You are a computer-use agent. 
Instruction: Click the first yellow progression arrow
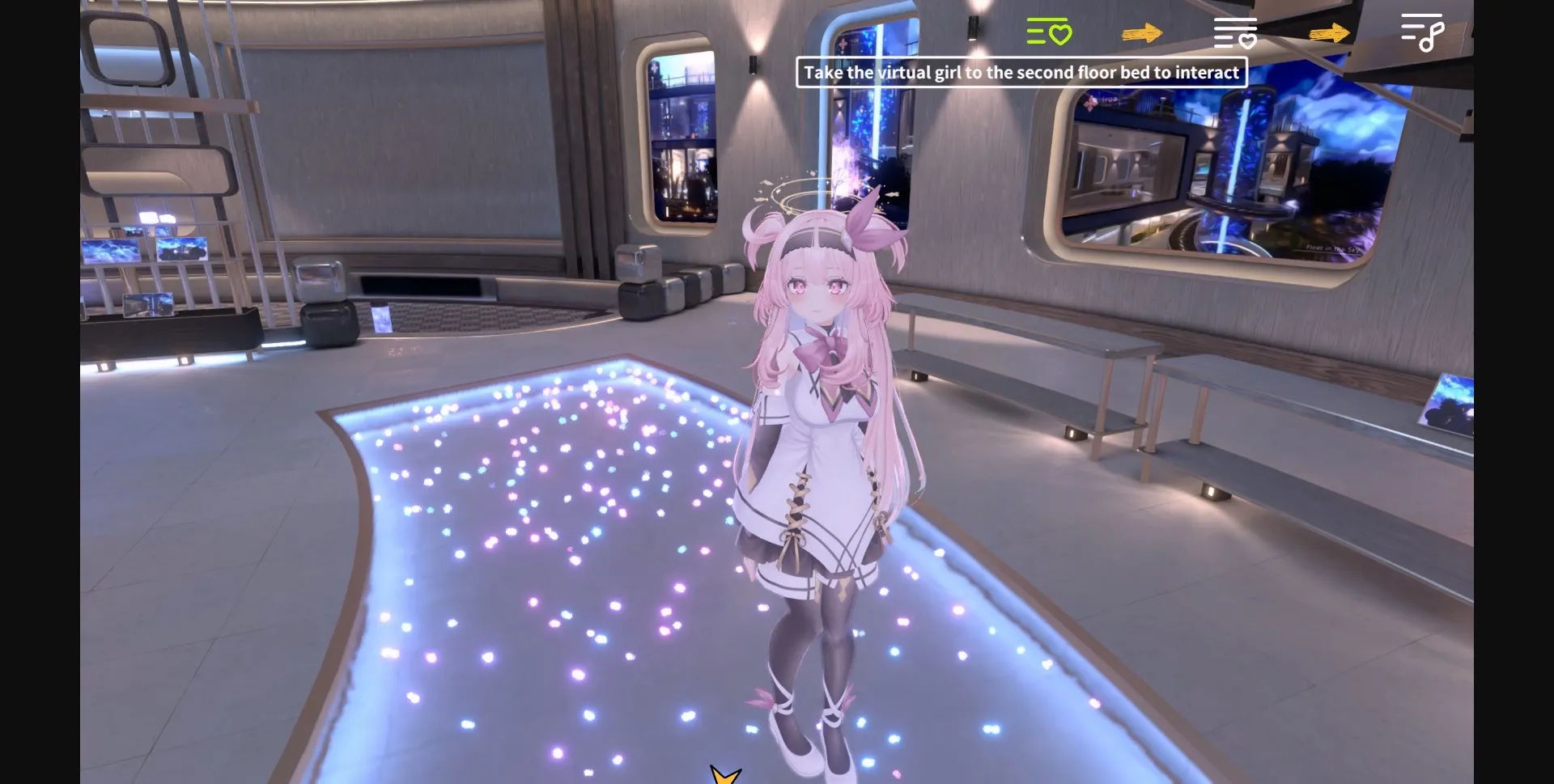1142,34
